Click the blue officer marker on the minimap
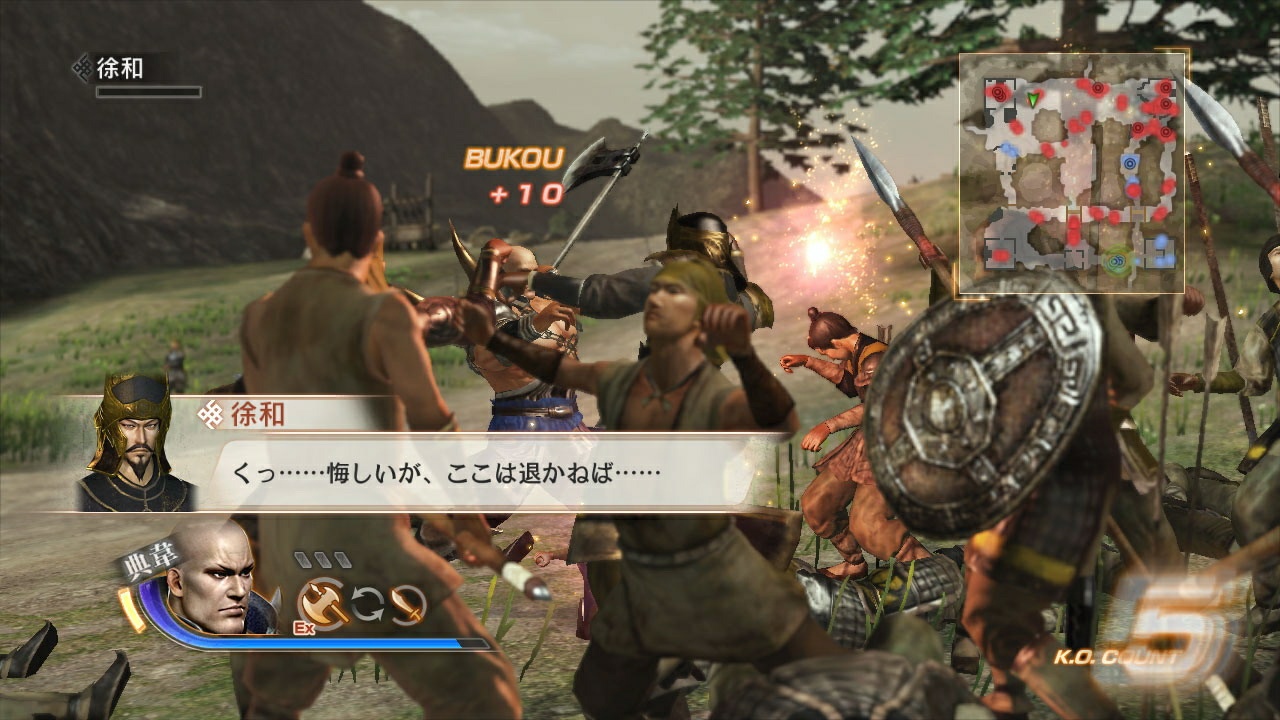Screen dimensions: 1280x720 (x=1129, y=162)
